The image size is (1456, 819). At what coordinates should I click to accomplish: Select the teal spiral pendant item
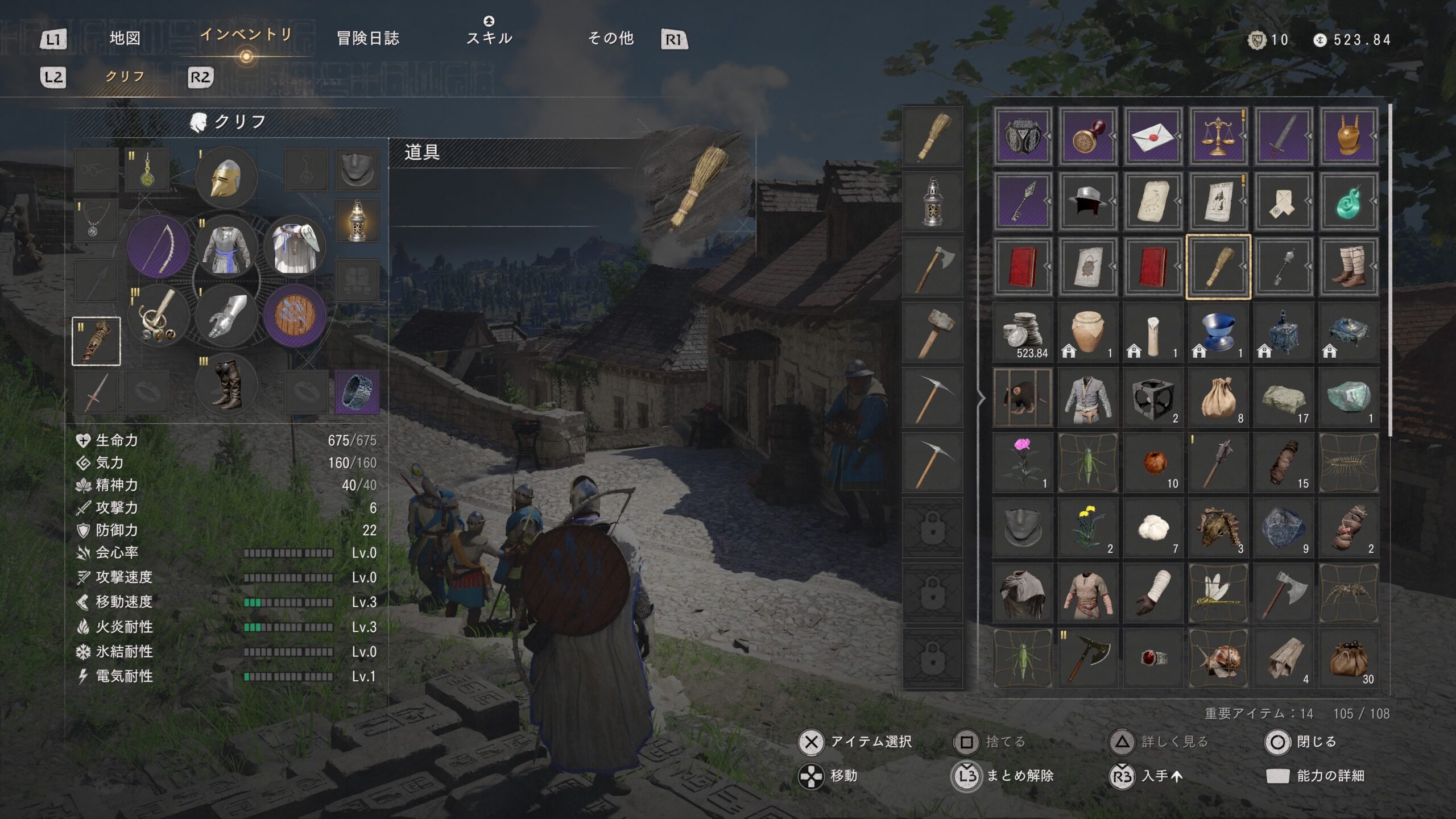click(1349, 201)
